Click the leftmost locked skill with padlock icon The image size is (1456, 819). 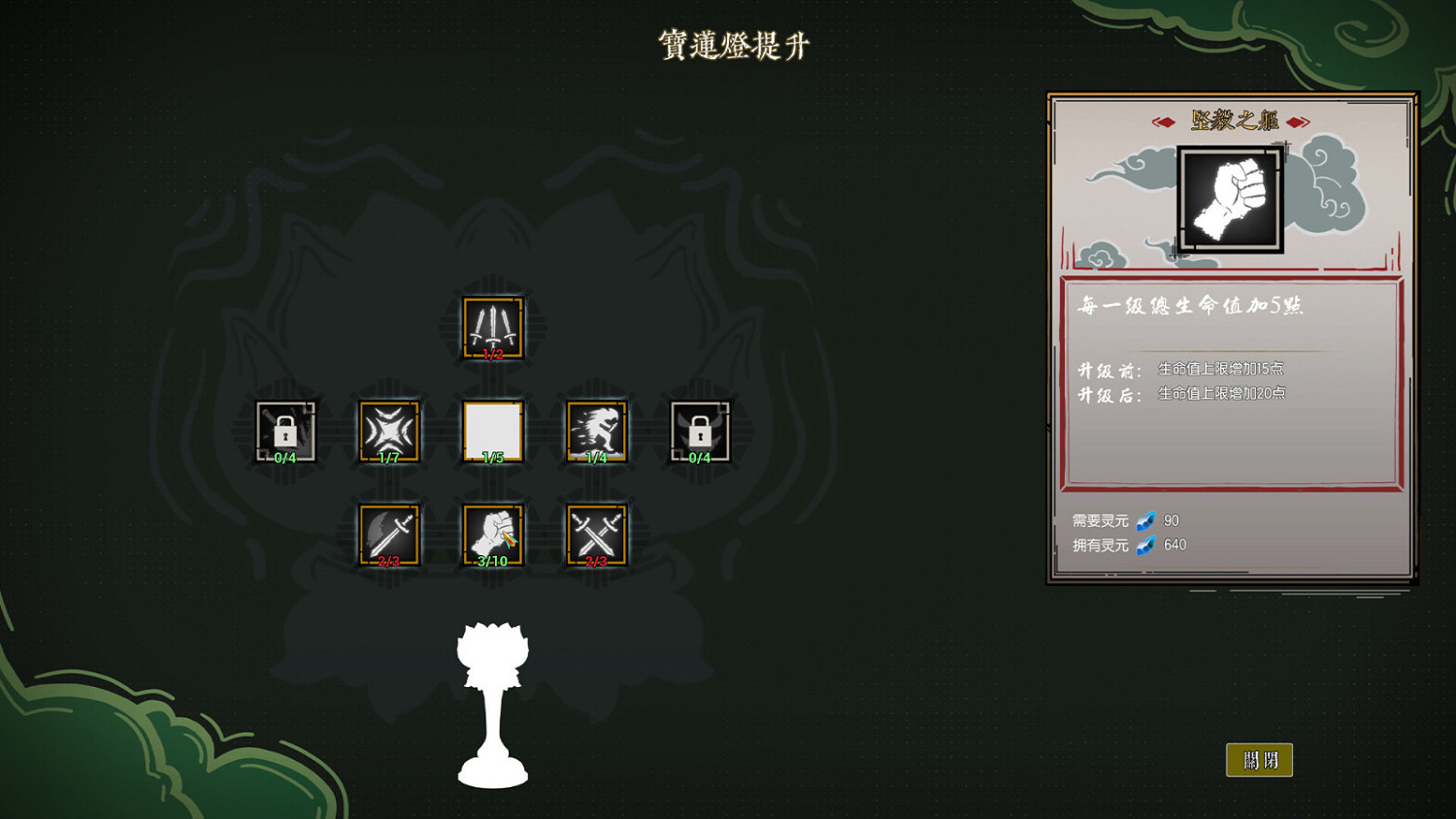pos(286,430)
